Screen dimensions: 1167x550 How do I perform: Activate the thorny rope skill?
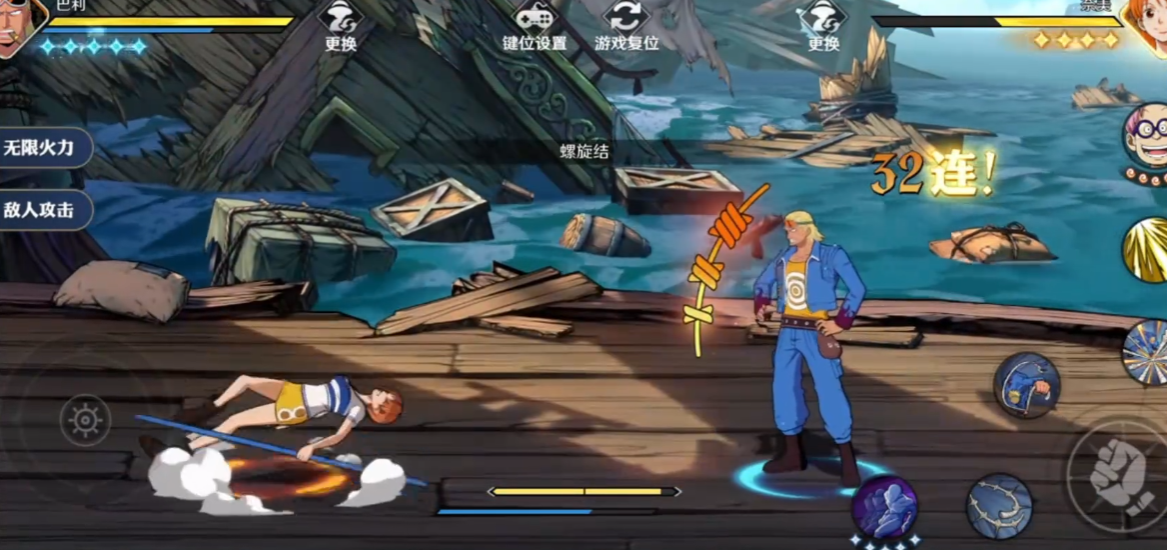click(999, 506)
